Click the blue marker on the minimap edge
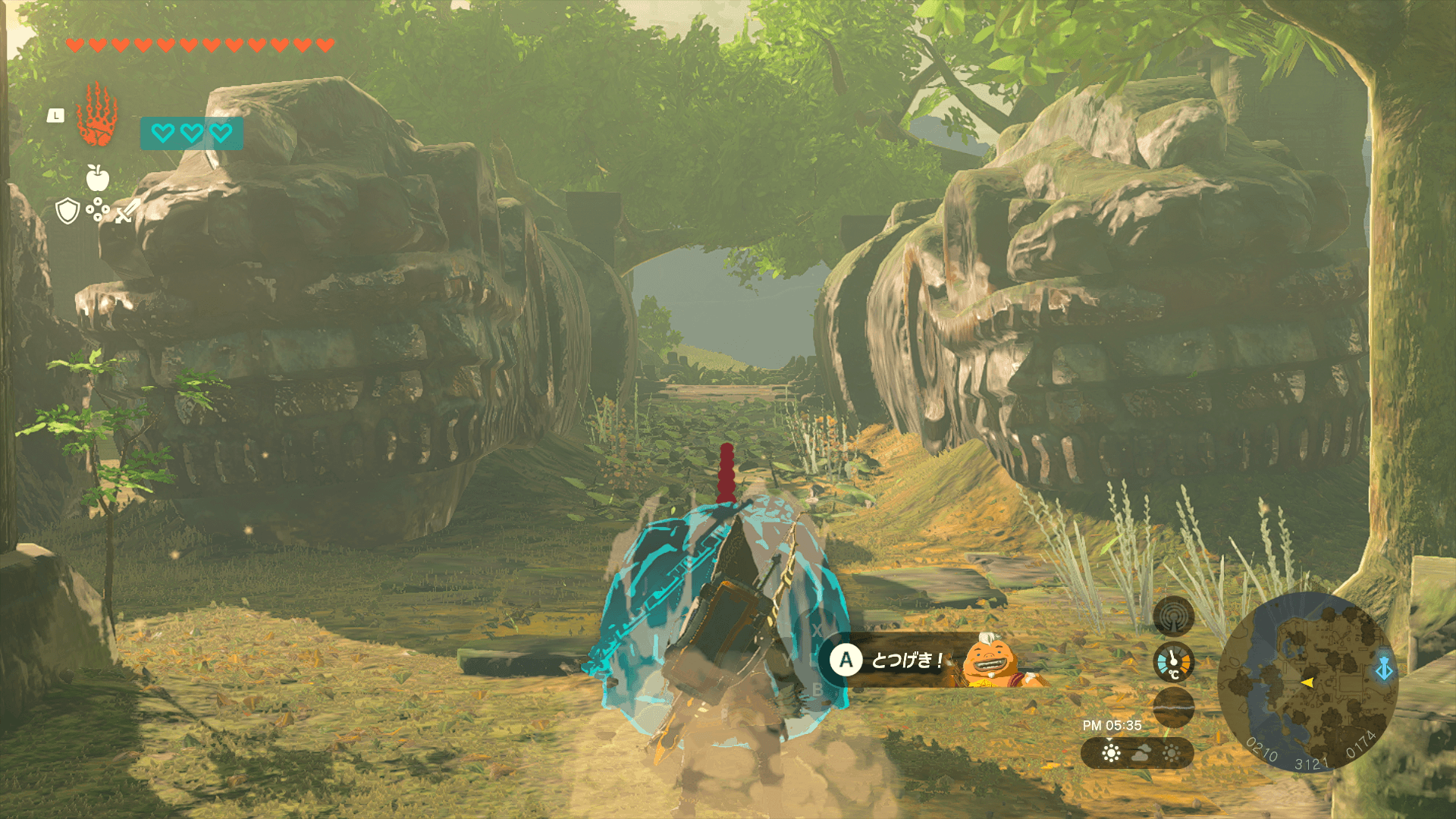 click(1384, 670)
